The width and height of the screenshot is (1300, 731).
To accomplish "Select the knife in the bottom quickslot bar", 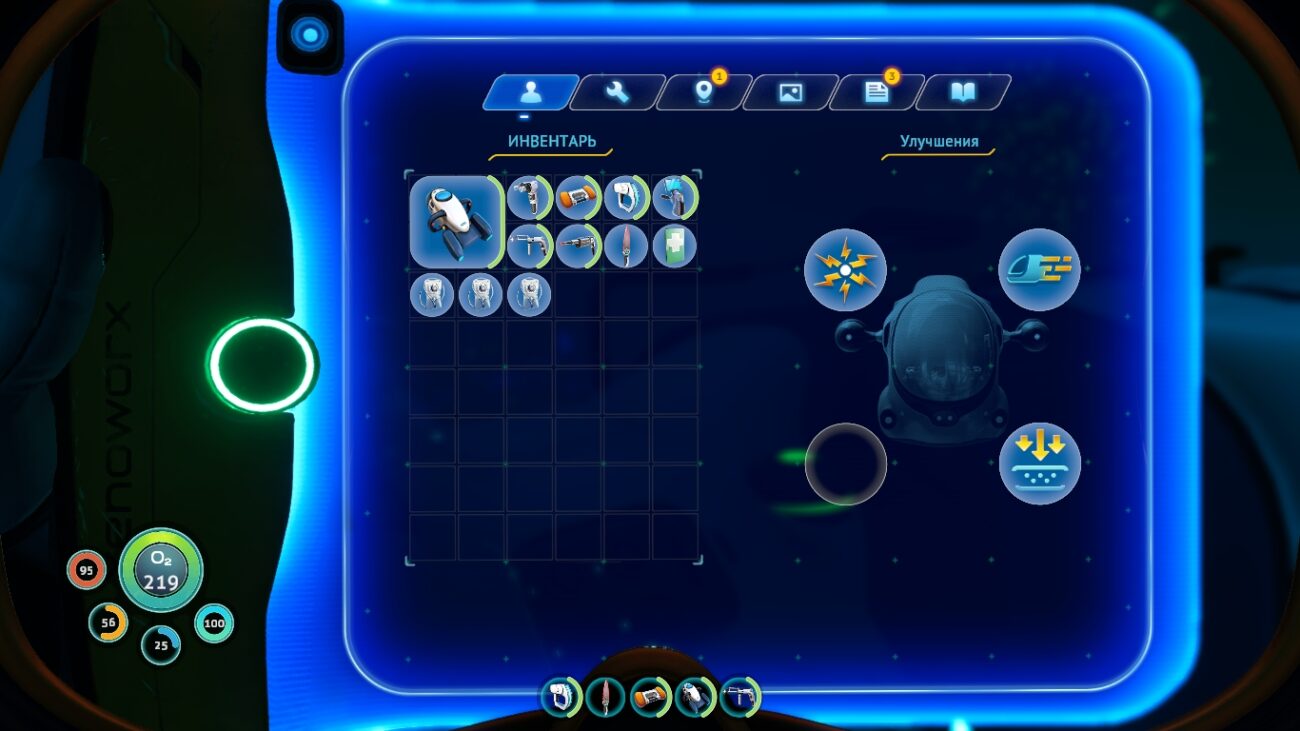I will click(606, 699).
